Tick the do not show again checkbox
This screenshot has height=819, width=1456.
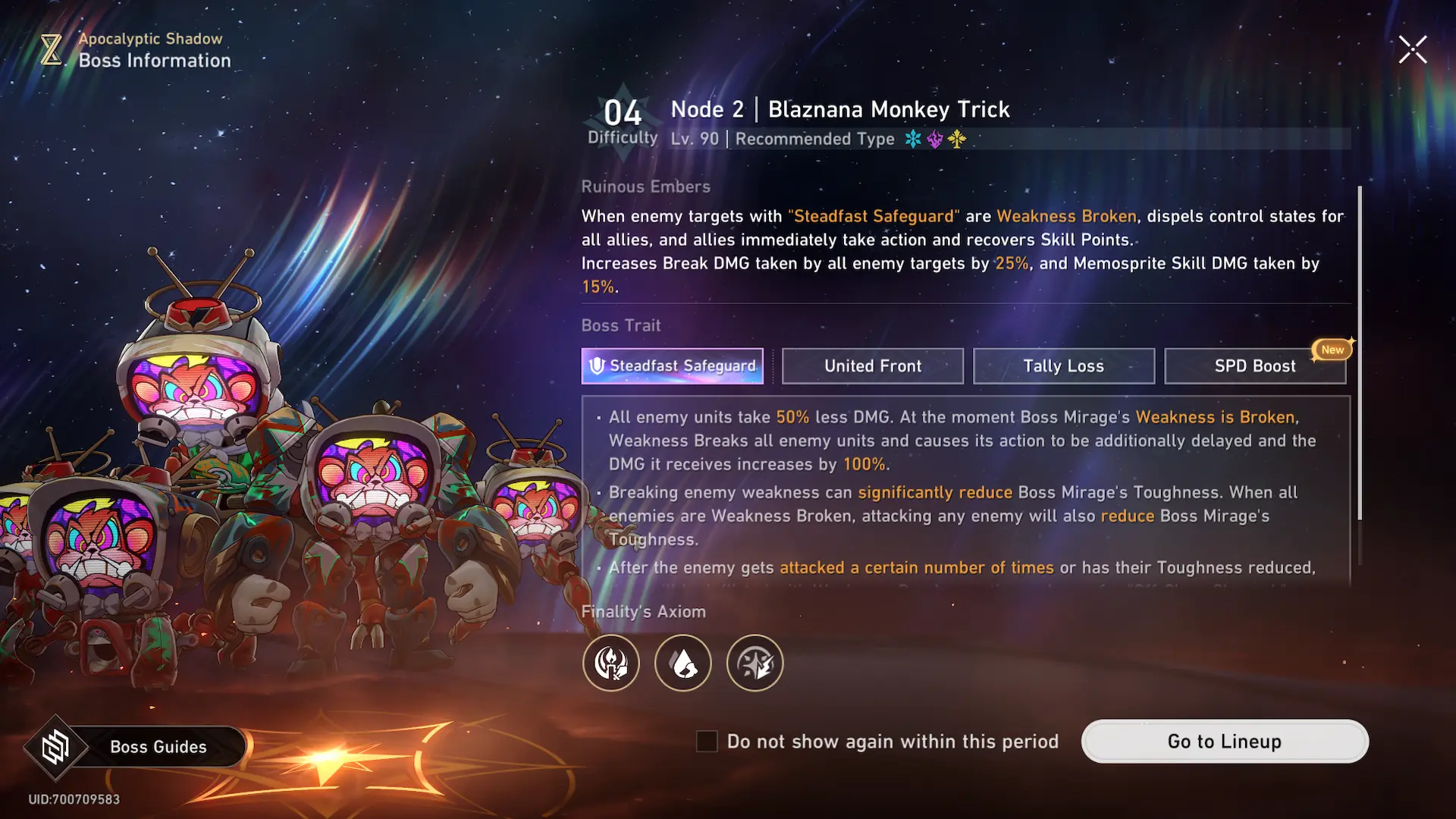(x=707, y=742)
